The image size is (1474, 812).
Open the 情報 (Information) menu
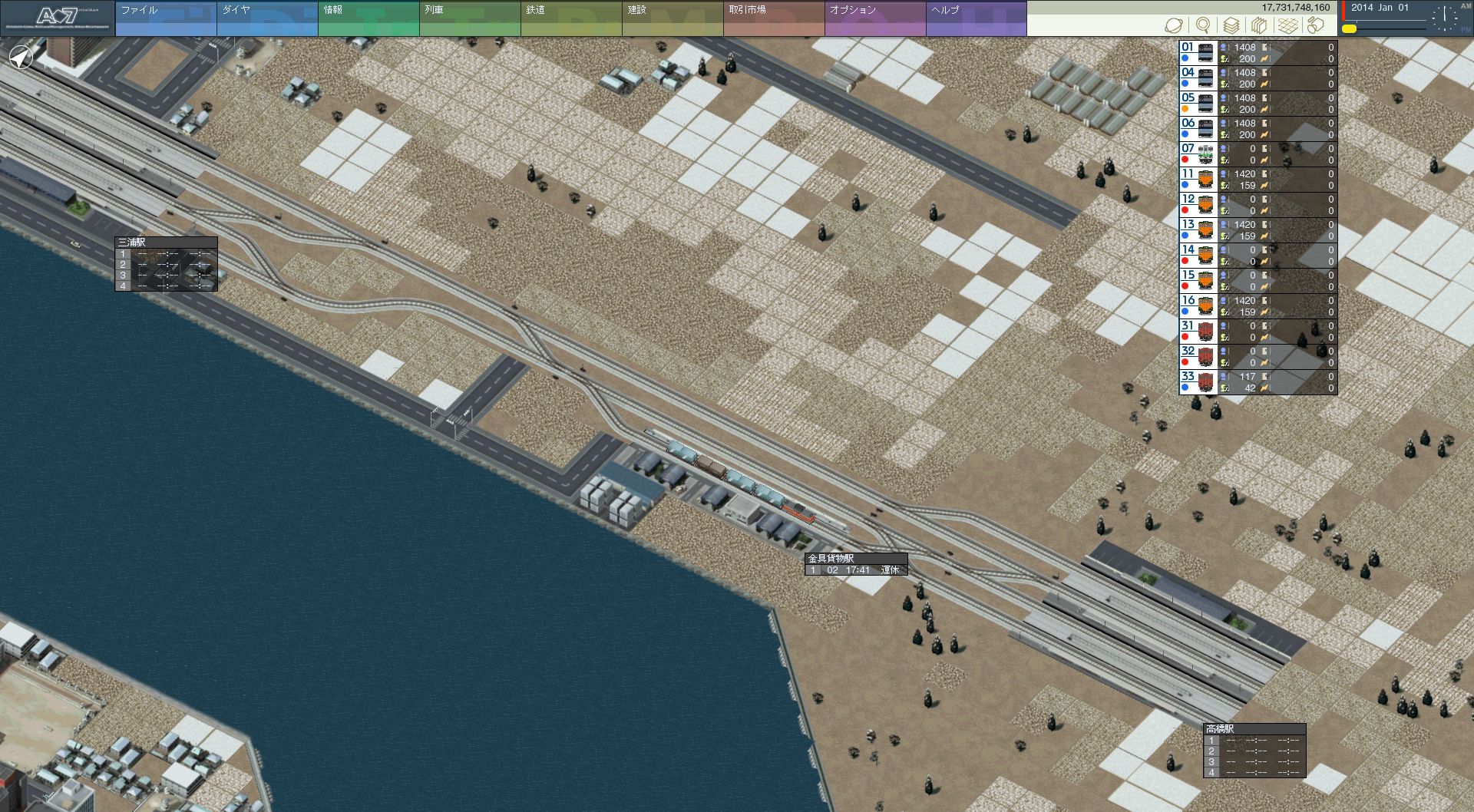pos(368,18)
